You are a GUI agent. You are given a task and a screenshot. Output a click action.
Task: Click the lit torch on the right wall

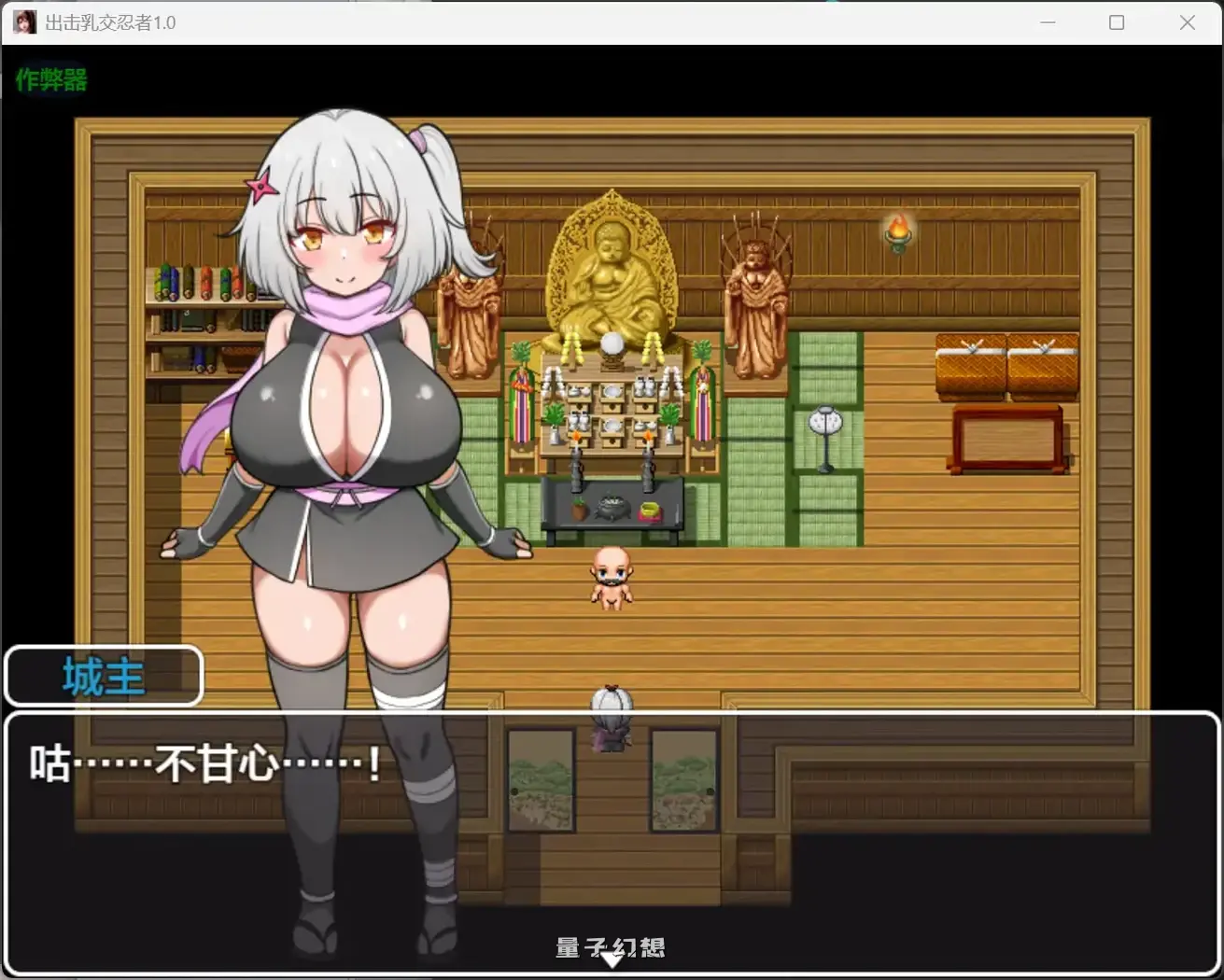click(x=897, y=231)
